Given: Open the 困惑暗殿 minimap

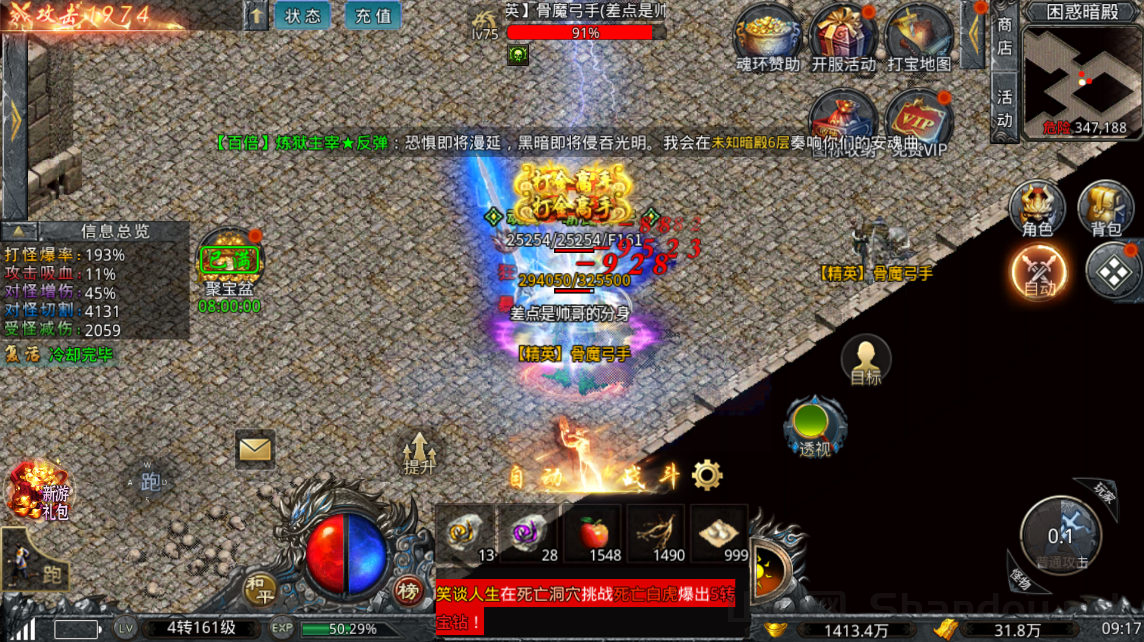Looking at the screenshot, I should [1083, 72].
